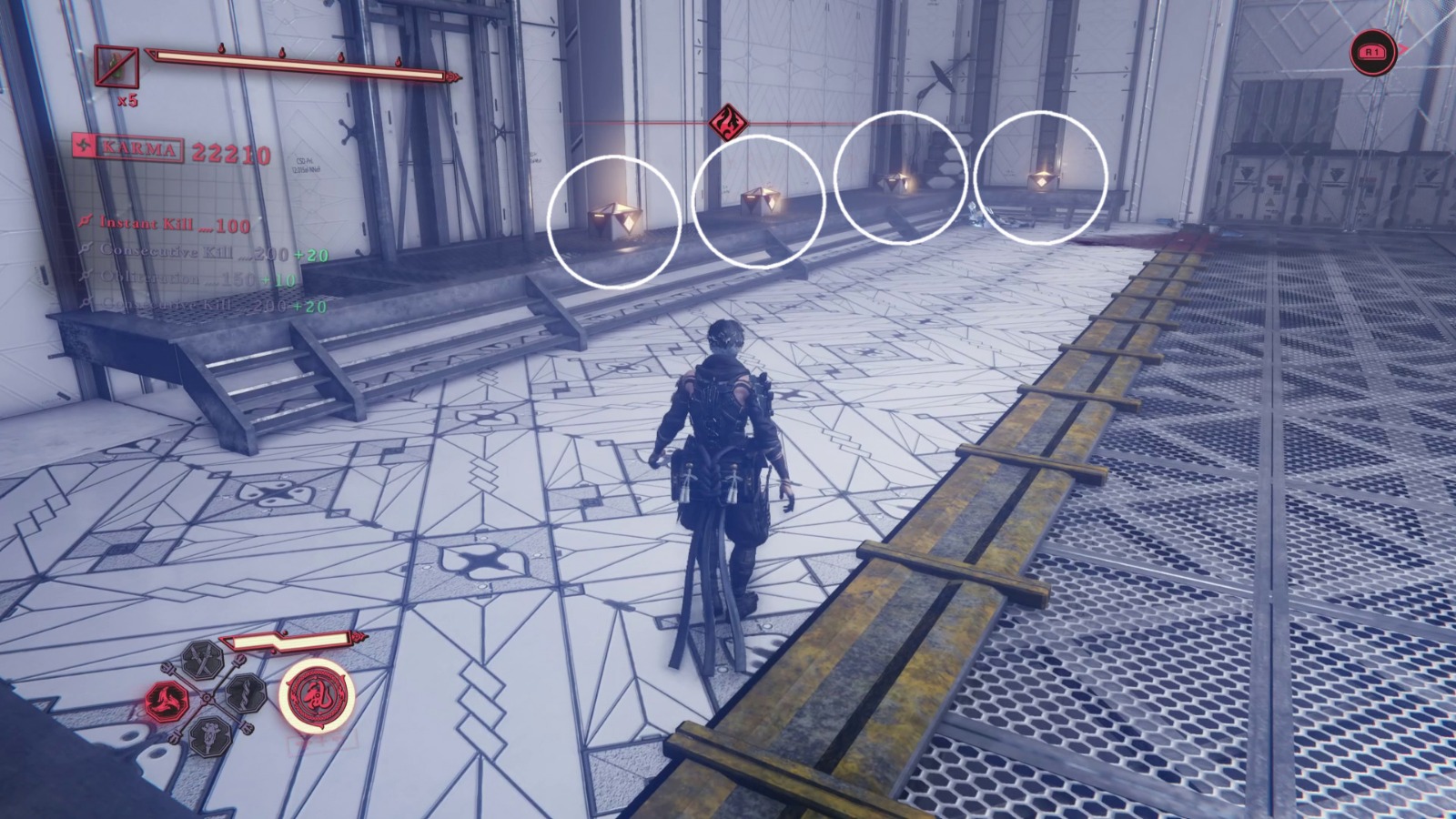Image resolution: width=1456 pixels, height=819 pixels.
Task: Click the shuriken icon beside the KARMA label
Action: coord(85,145)
